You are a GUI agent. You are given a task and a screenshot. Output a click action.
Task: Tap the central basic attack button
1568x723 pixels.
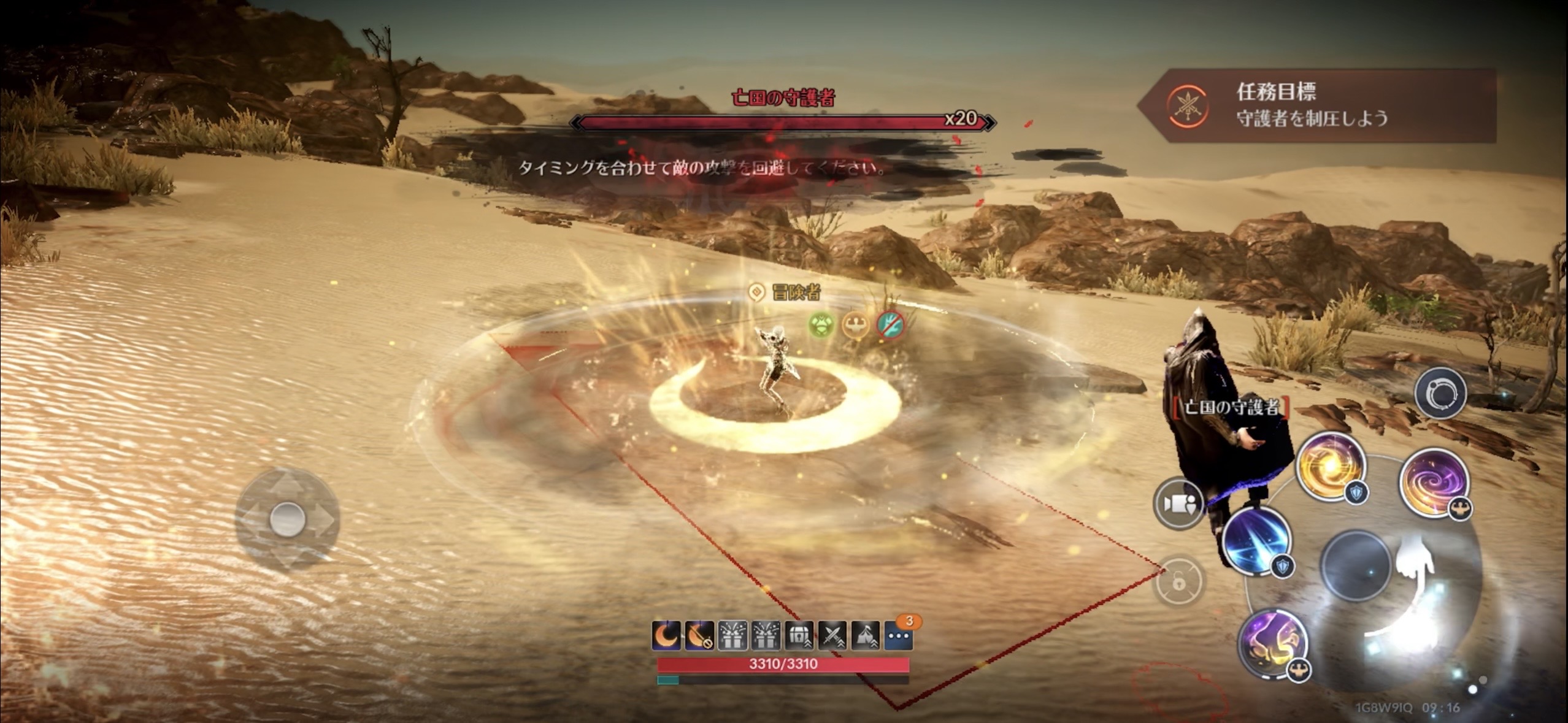coord(1356,566)
